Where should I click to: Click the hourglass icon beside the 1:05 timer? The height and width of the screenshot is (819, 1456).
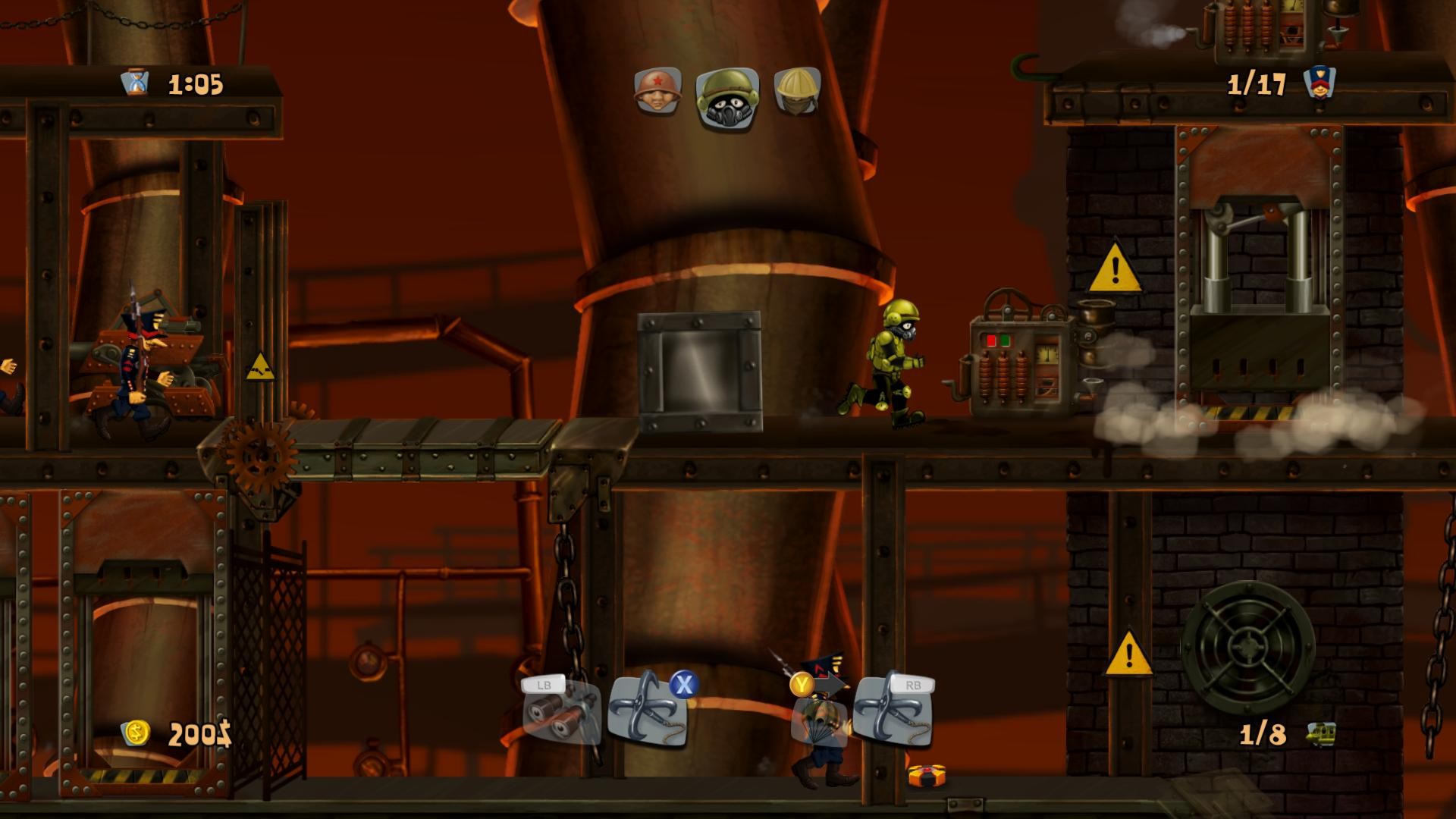[x=133, y=82]
